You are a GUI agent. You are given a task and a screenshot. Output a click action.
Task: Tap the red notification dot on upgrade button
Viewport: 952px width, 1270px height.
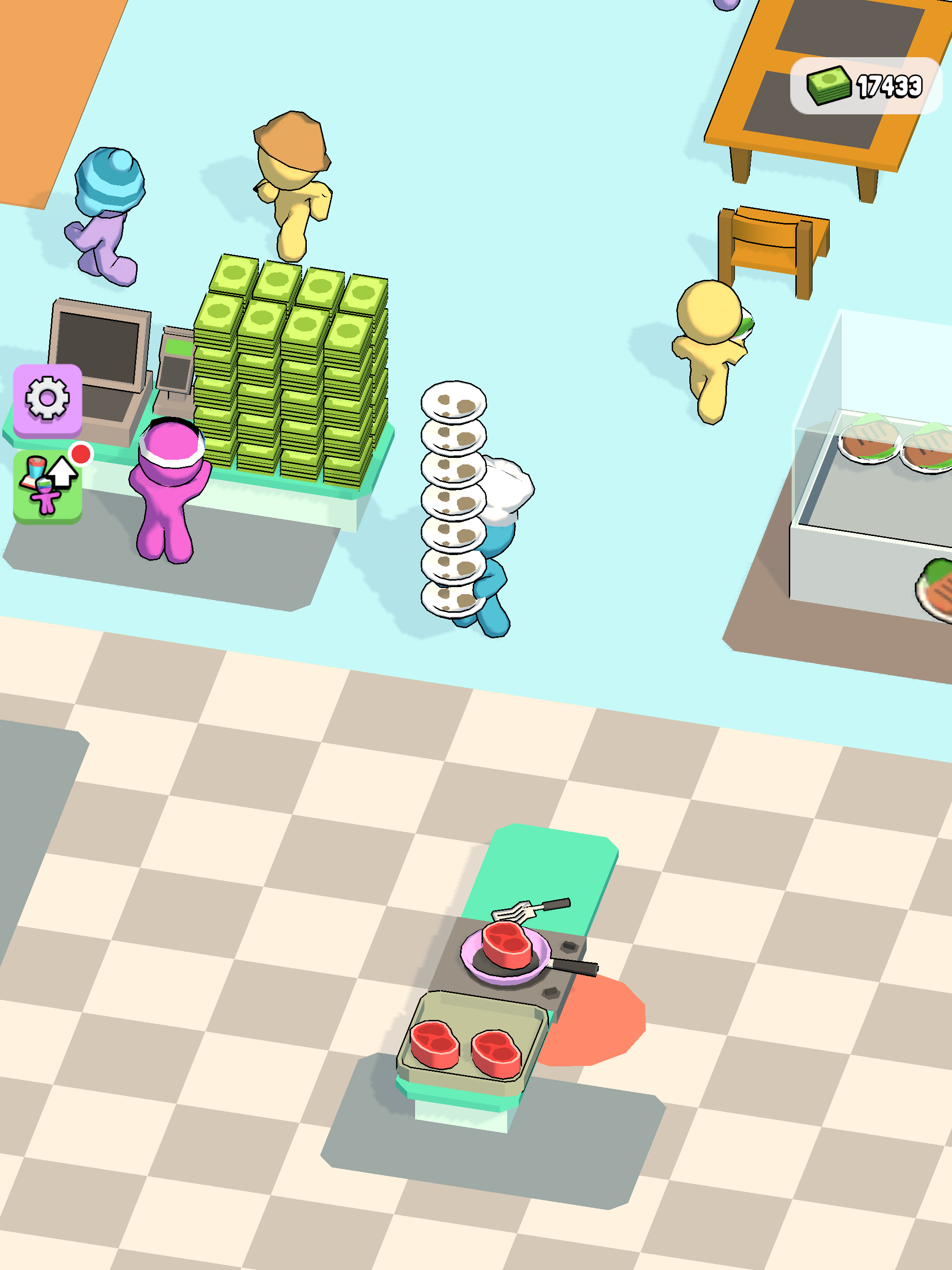(81, 455)
